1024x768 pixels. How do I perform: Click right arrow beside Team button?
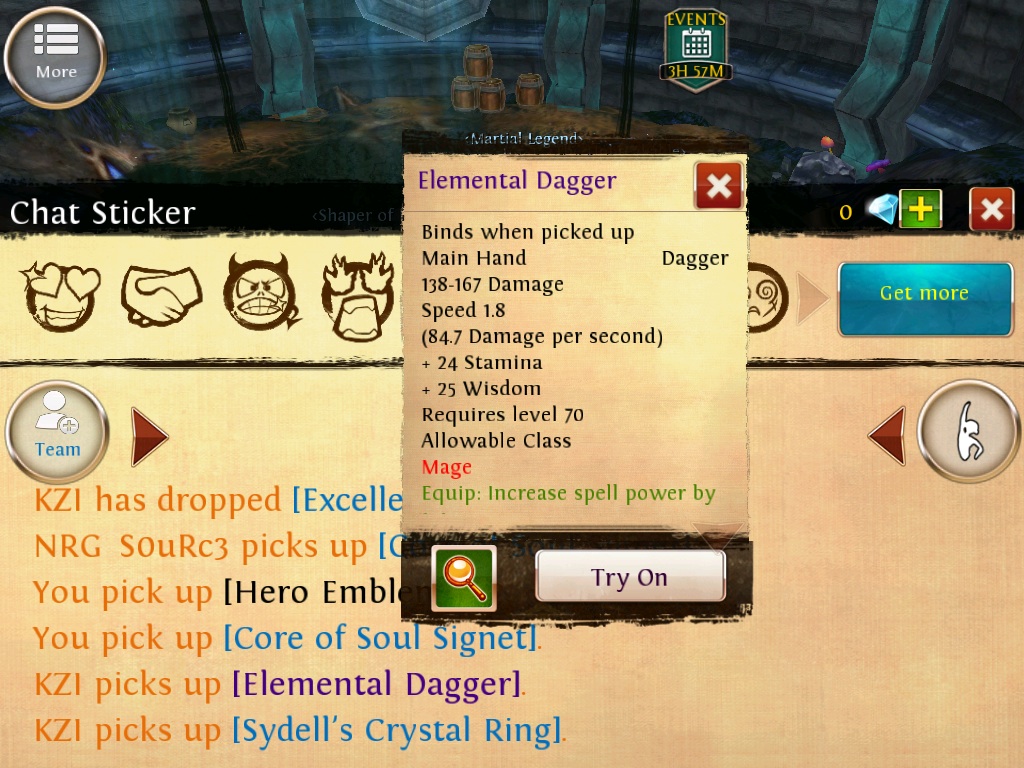(149, 436)
